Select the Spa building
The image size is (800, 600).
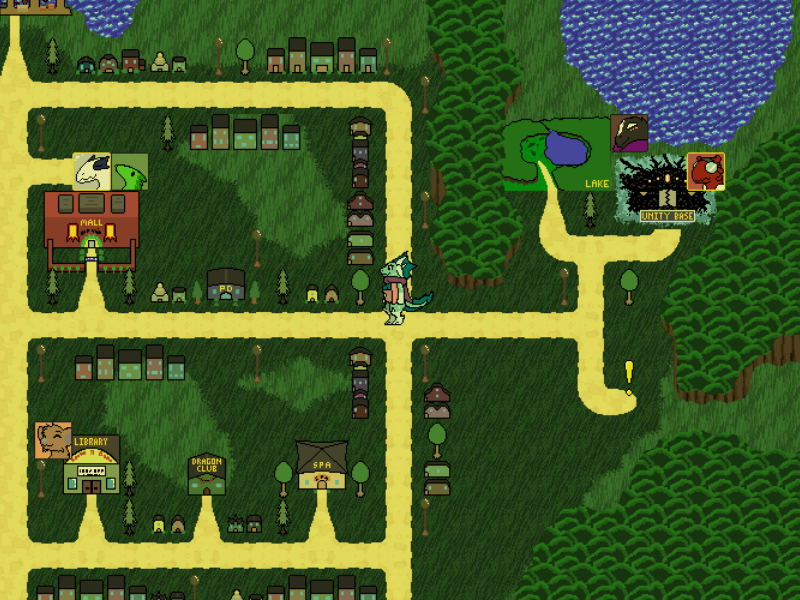click(x=322, y=465)
